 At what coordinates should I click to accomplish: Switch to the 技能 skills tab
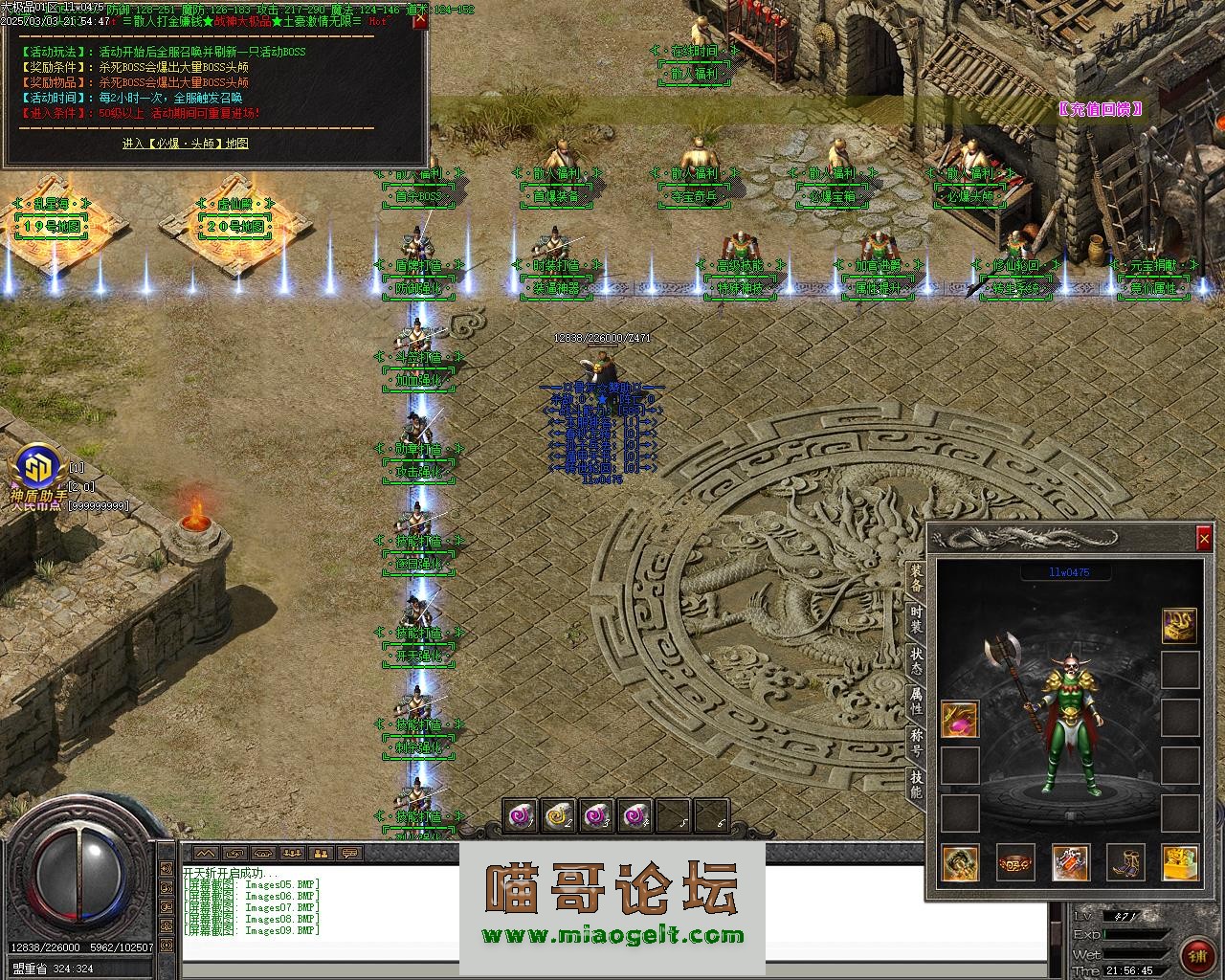click(x=916, y=784)
